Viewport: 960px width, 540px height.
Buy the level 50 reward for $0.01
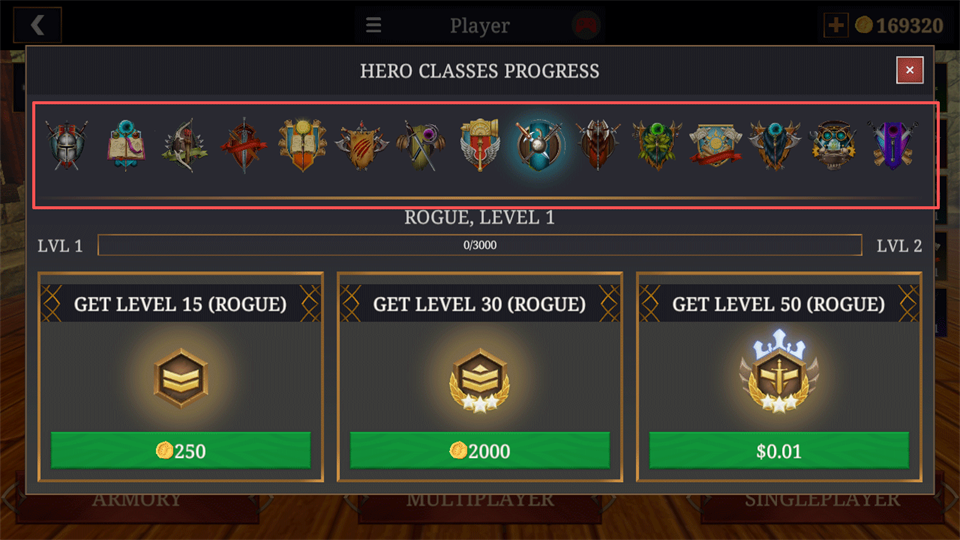(x=779, y=450)
